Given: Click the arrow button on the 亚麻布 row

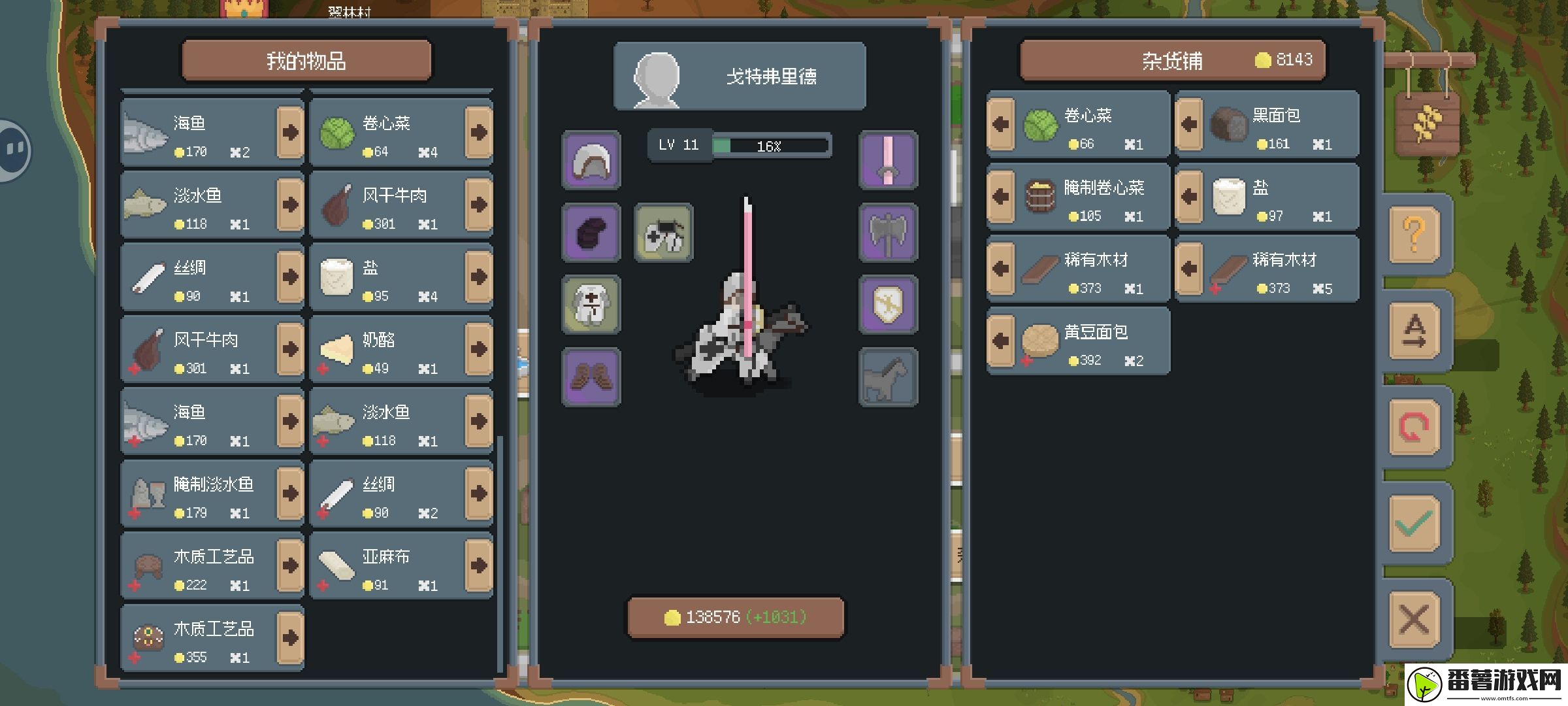Looking at the screenshot, I should (x=478, y=565).
